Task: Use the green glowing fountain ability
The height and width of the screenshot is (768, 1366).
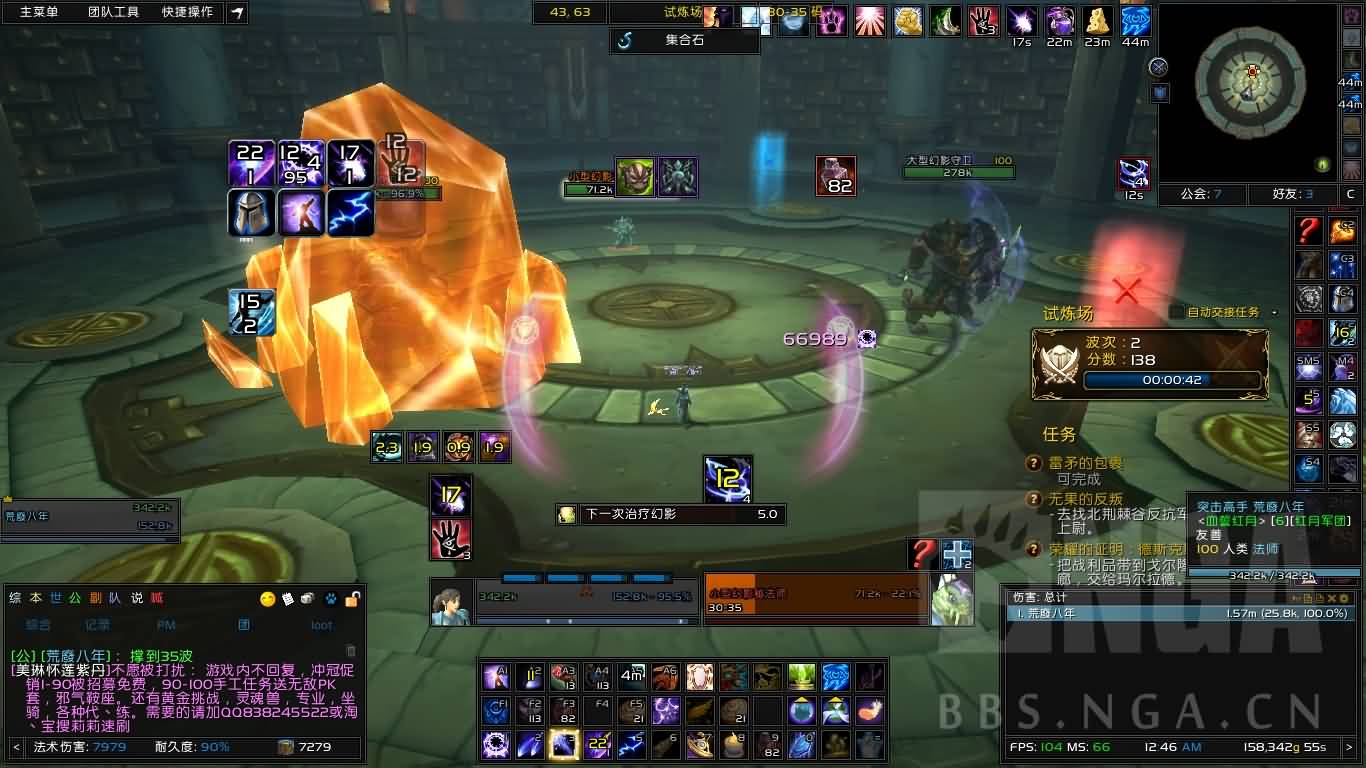Action: tap(802, 678)
